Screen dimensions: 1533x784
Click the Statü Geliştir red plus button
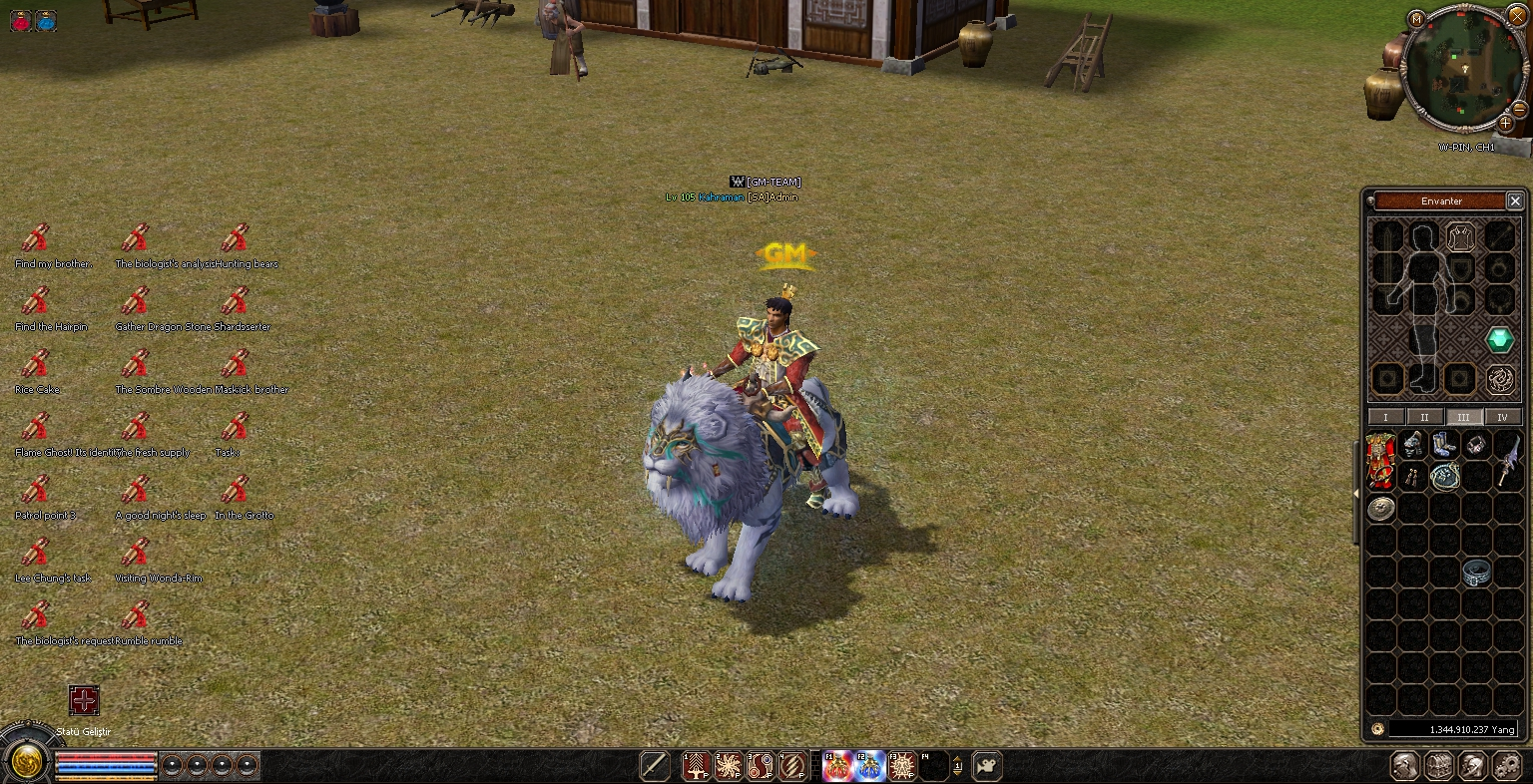pyautogui.click(x=84, y=700)
